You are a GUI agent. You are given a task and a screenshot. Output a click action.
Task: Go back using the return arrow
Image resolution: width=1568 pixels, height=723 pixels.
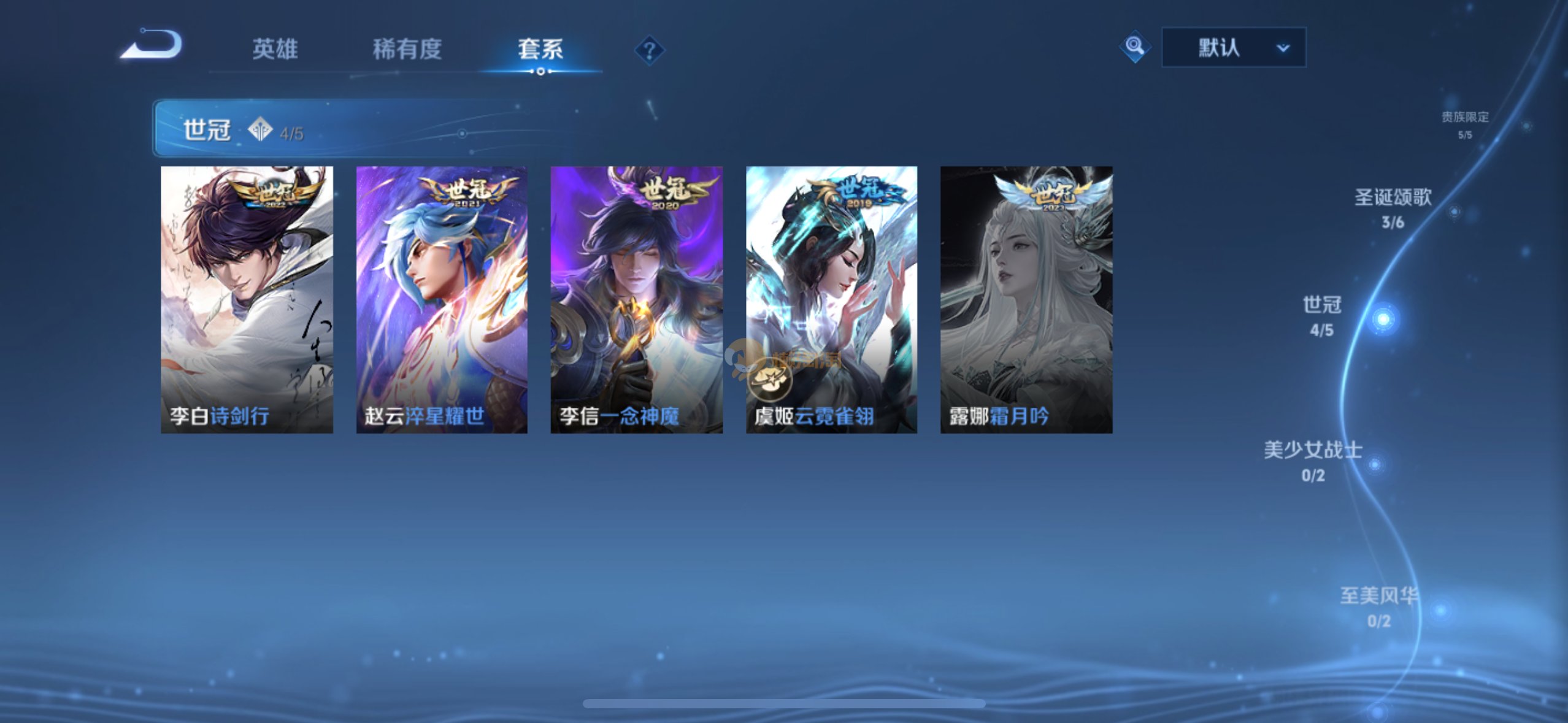[x=152, y=45]
